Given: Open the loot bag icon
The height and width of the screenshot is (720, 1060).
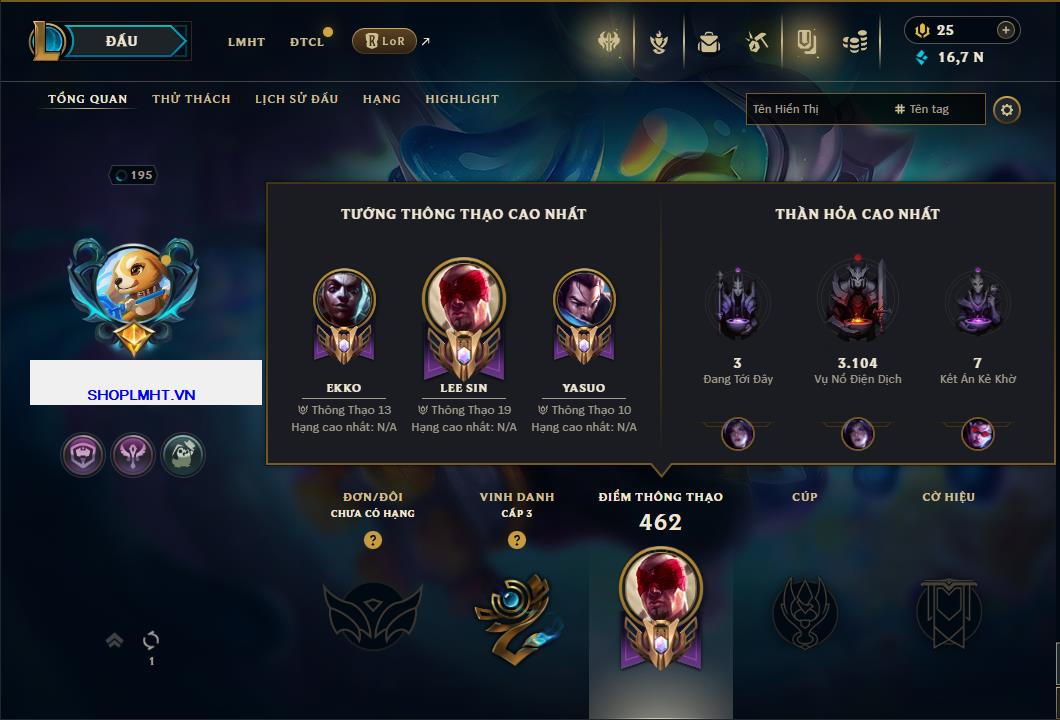Looking at the screenshot, I should pyautogui.click(x=709, y=42).
